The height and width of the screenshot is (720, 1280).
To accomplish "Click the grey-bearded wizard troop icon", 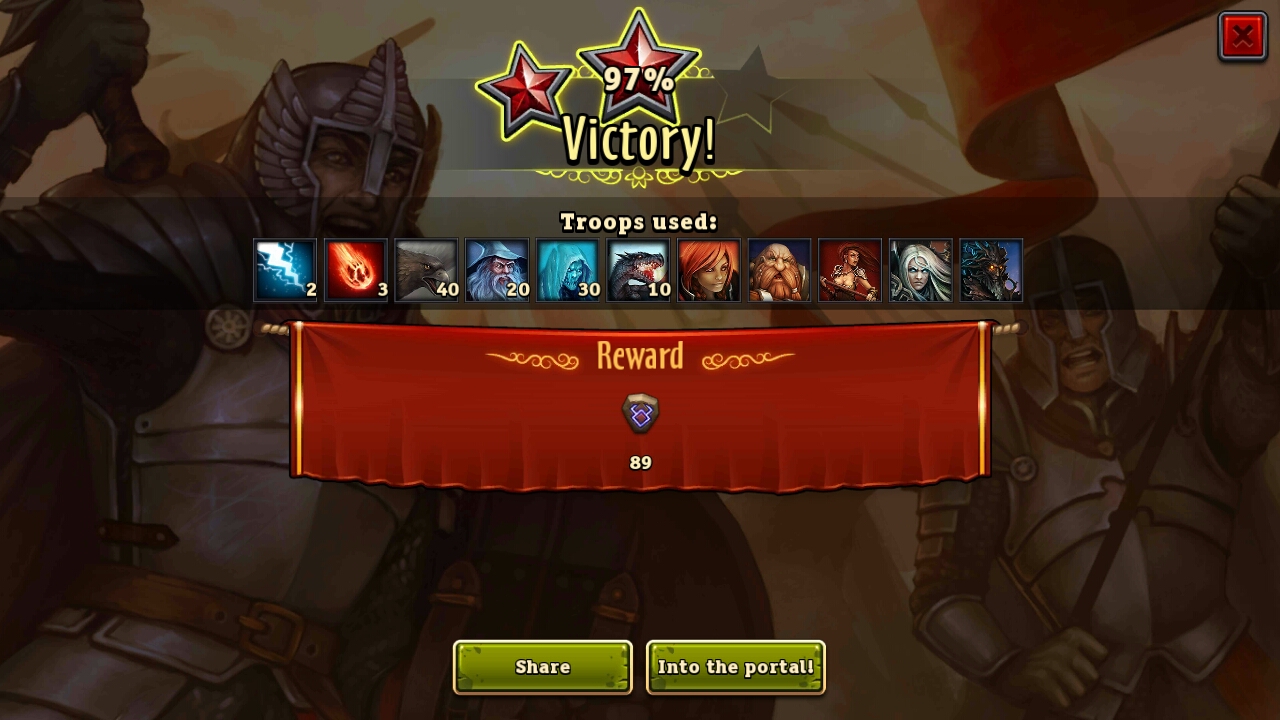I will (x=497, y=270).
